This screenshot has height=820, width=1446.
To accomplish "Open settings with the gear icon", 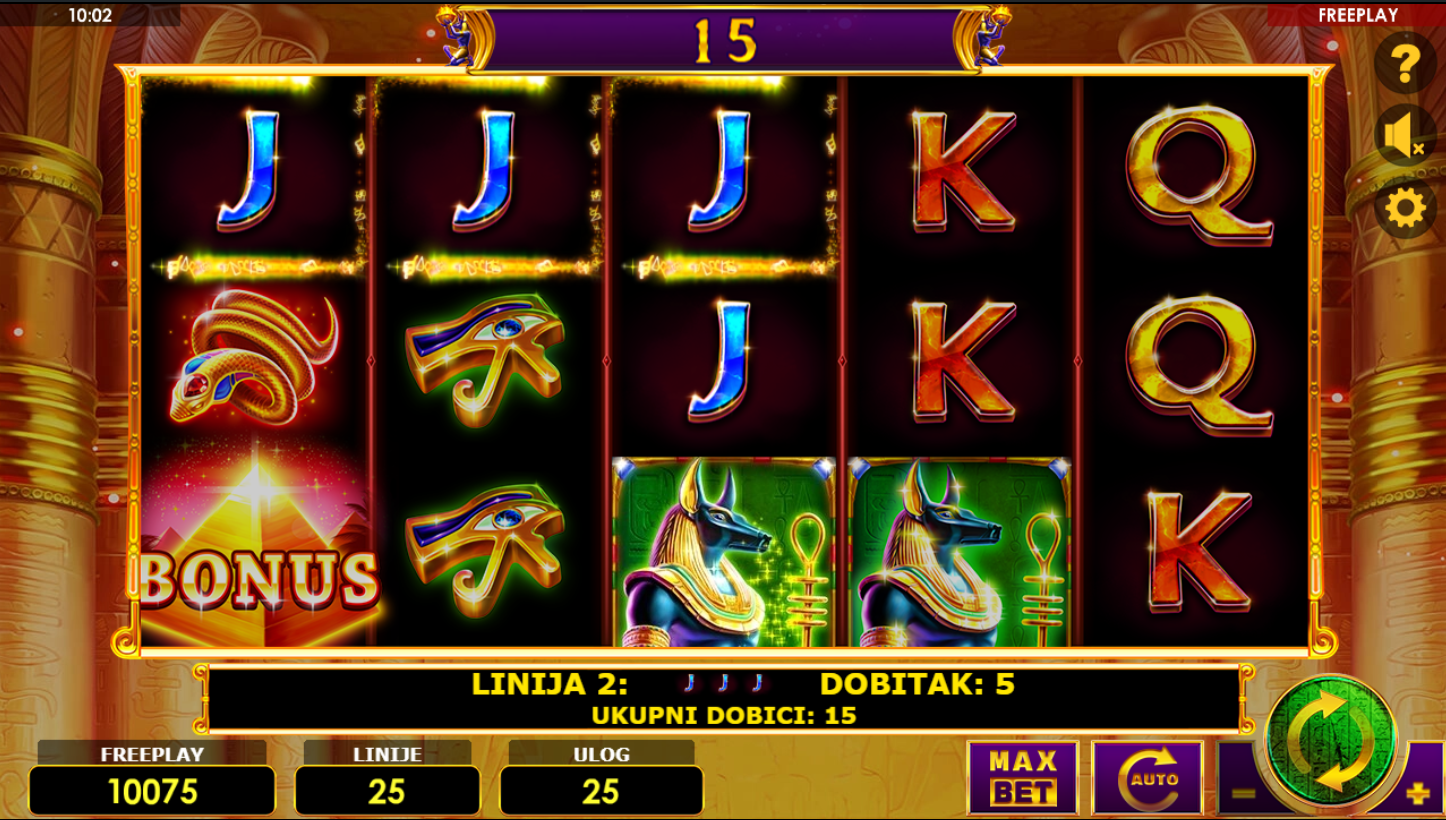I will (1404, 209).
